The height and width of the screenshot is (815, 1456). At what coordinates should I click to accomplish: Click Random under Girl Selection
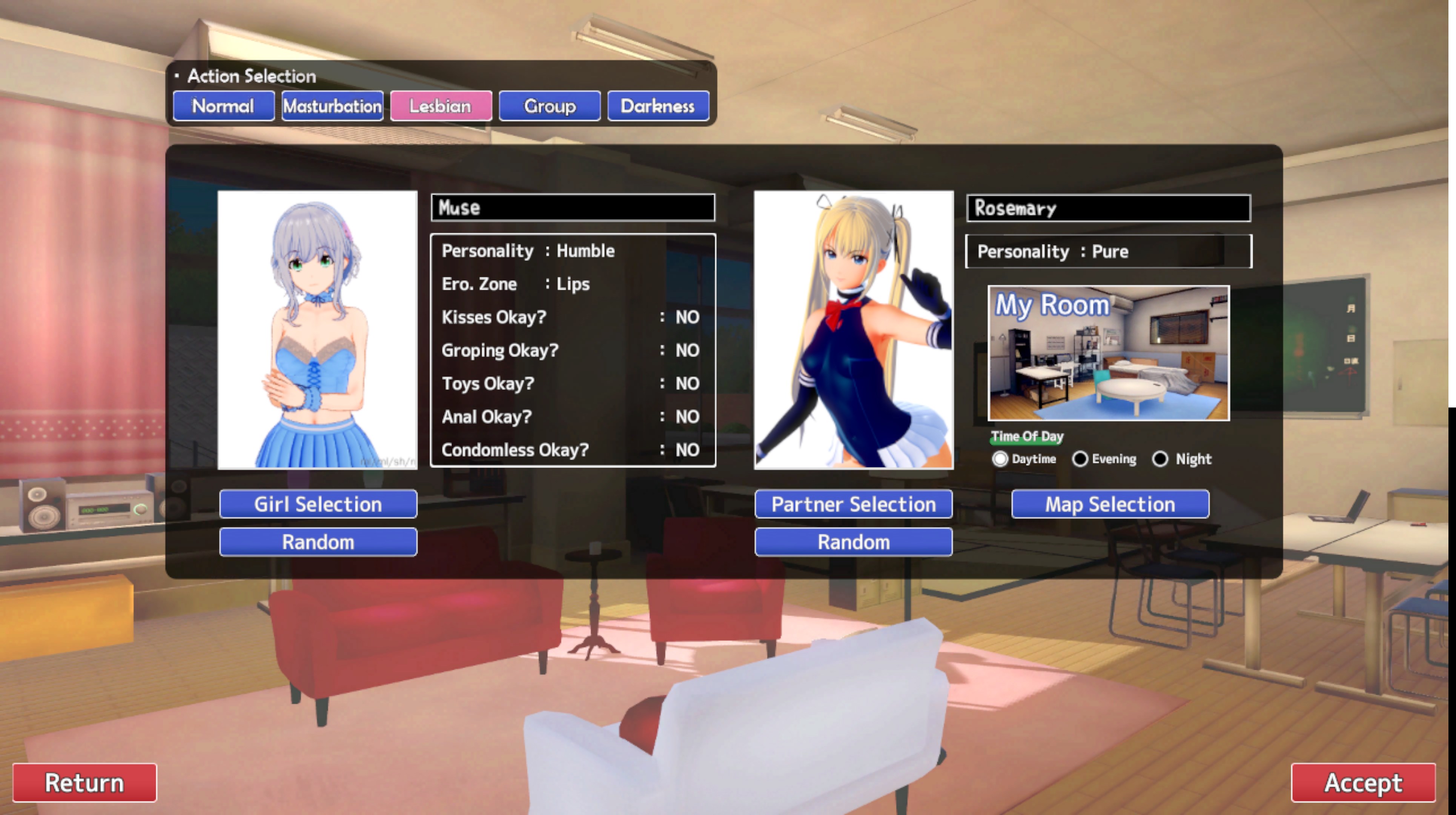tap(318, 542)
